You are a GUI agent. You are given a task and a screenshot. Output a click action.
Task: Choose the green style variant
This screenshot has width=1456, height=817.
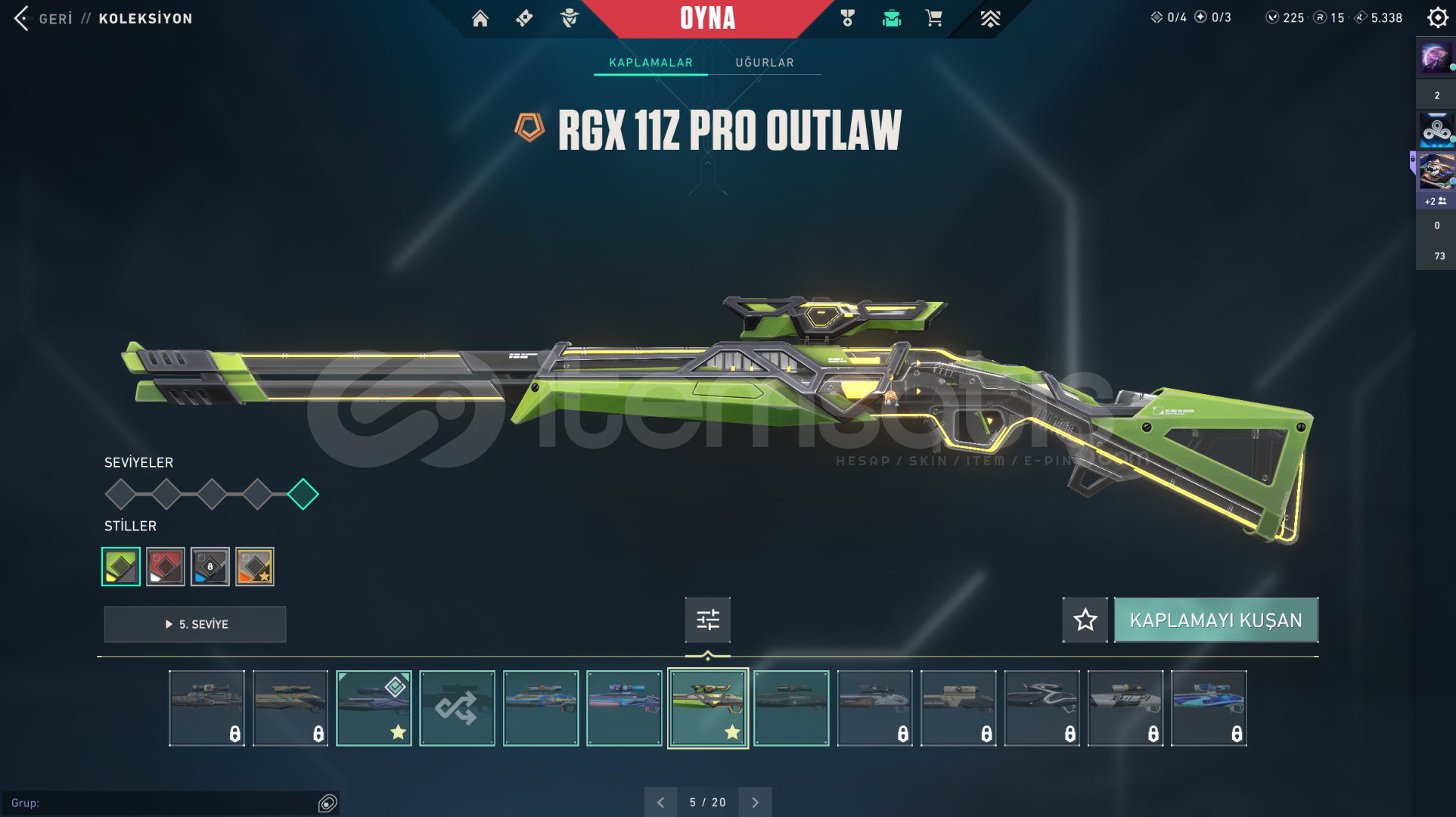121,567
